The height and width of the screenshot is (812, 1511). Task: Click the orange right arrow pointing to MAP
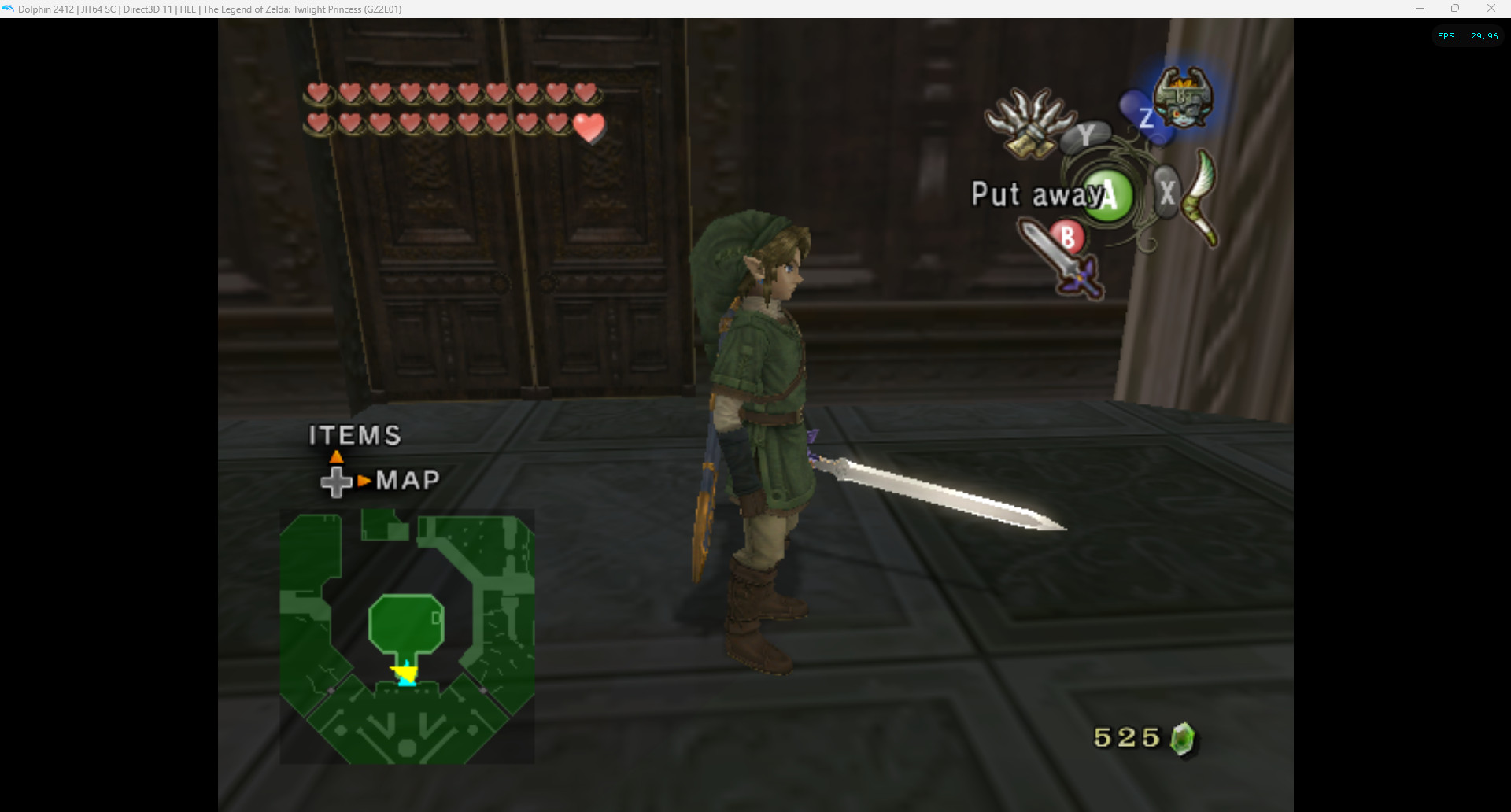(364, 479)
